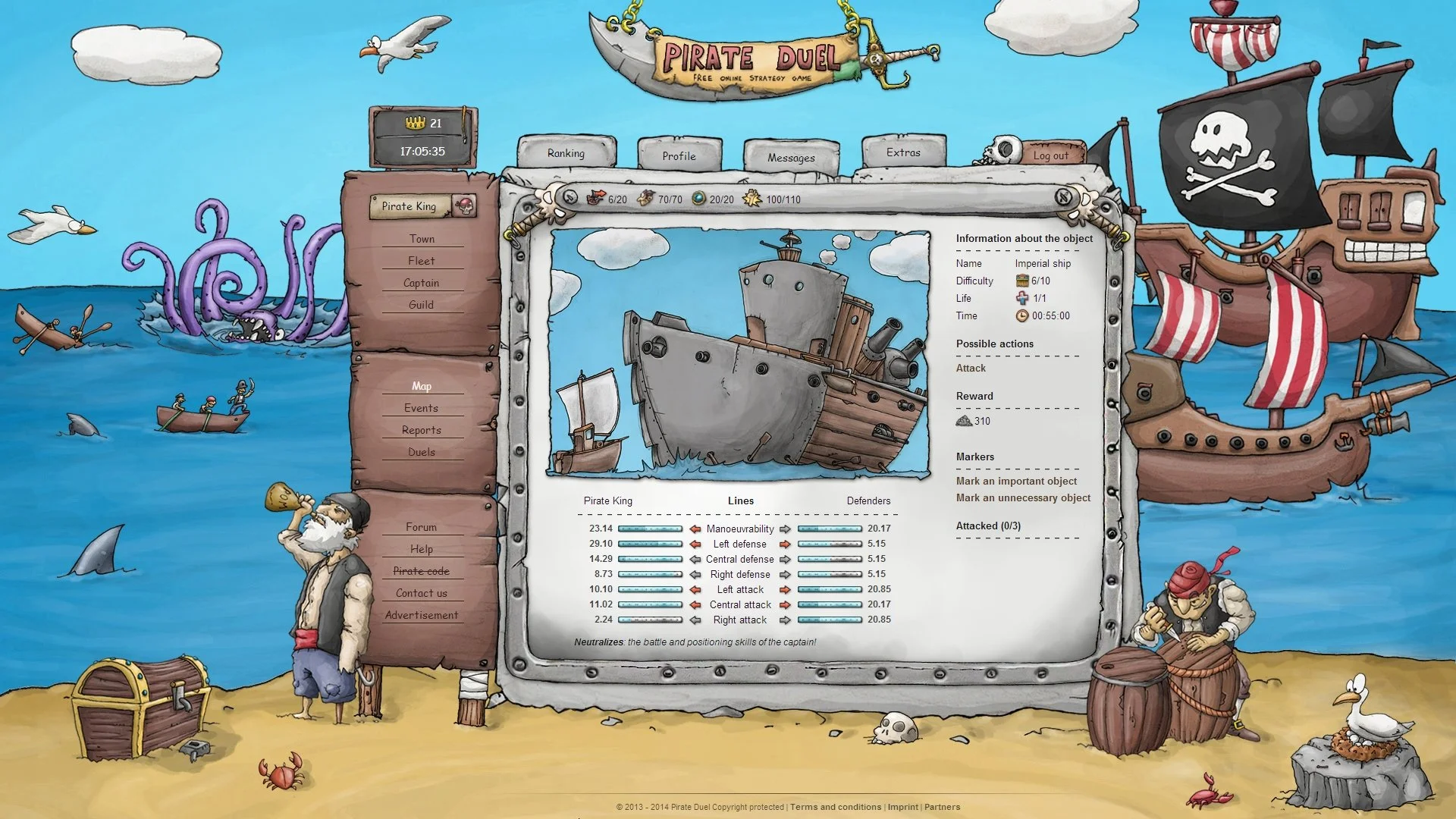Expand the Duels menu entry
The image size is (1456, 819).
pyautogui.click(x=422, y=451)
